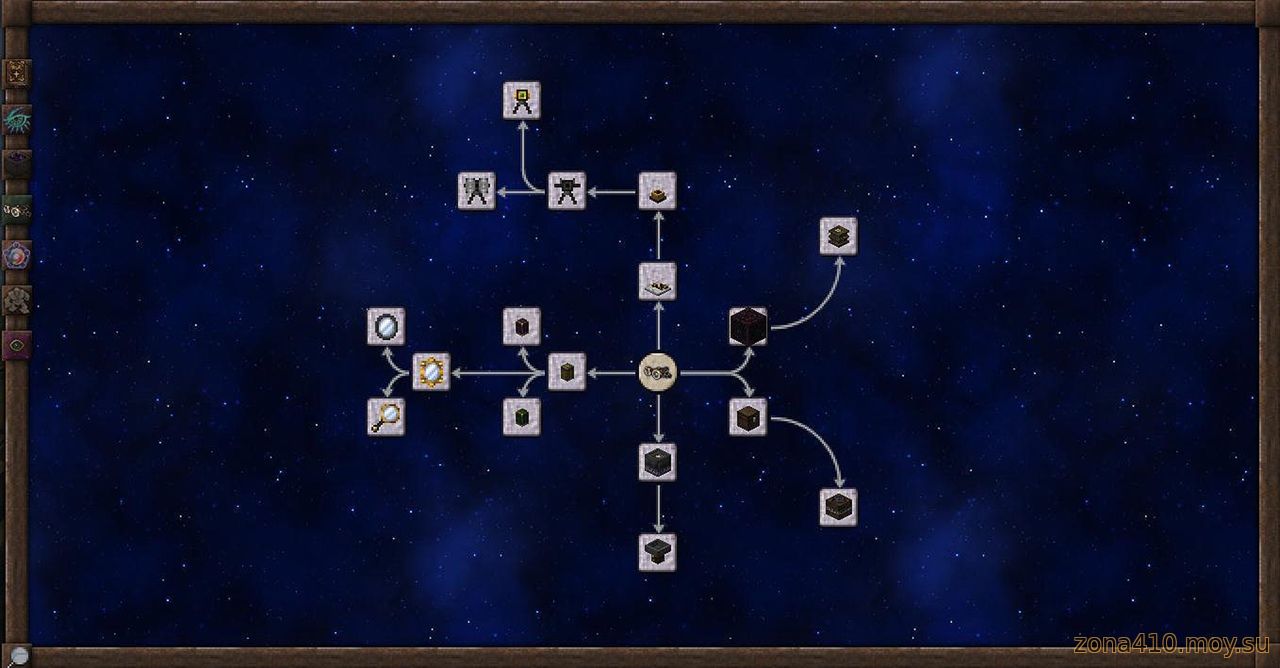Switch to the teal eye category tab
Viewport: 1280px width, 668px height.
coord(18,119)
